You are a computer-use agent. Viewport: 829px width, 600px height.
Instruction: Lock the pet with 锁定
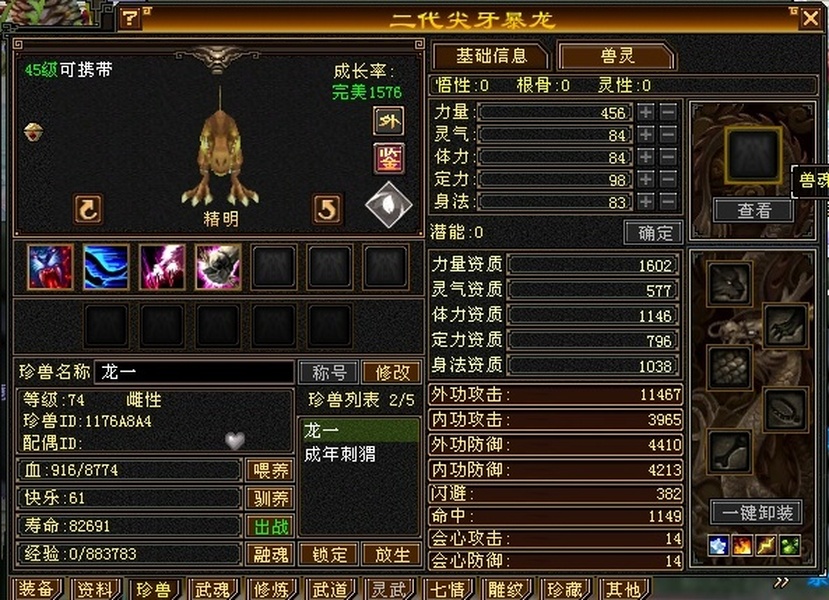tap(329, 554)
